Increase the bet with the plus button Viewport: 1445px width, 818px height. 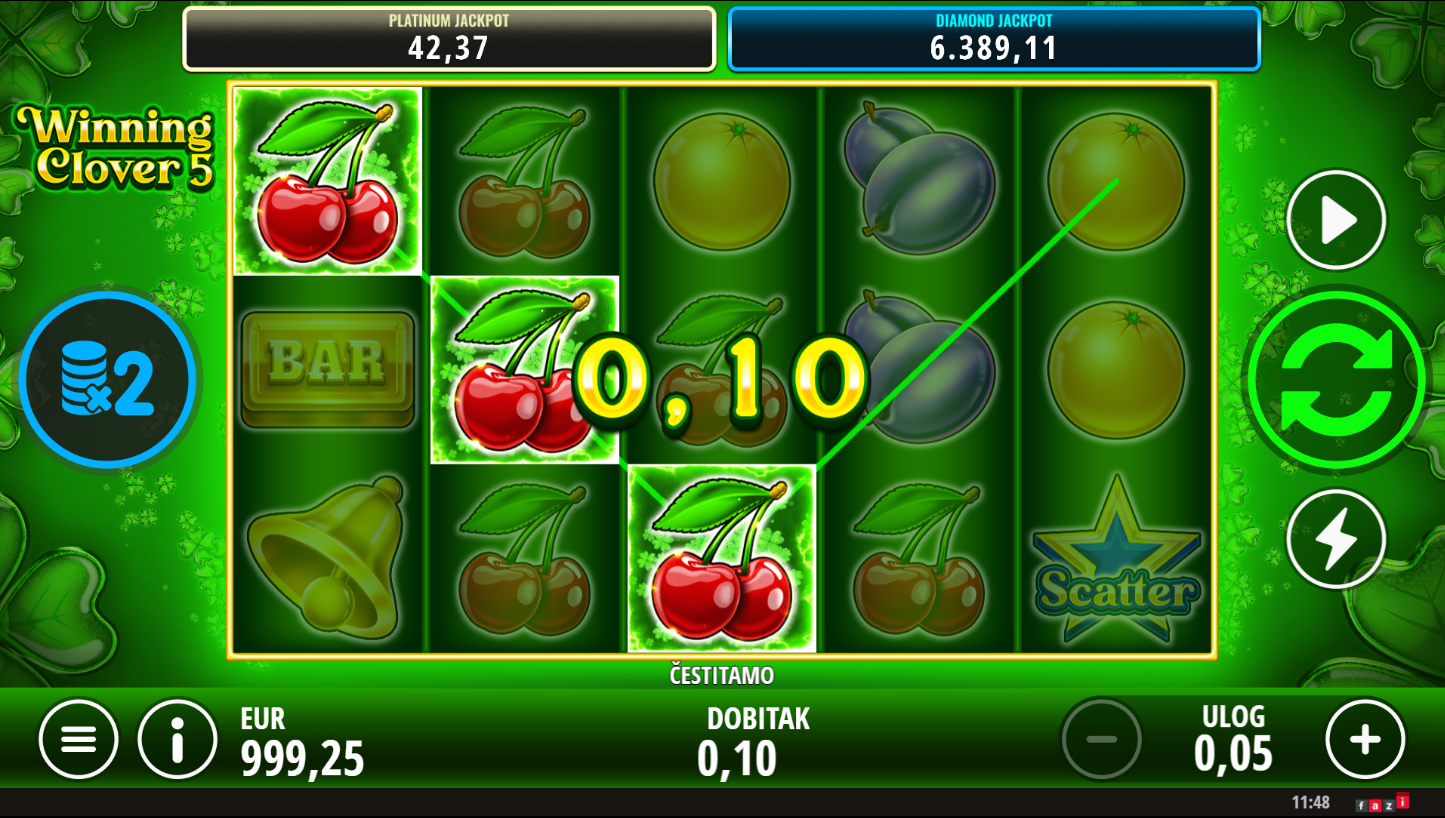click(1365, 740)
